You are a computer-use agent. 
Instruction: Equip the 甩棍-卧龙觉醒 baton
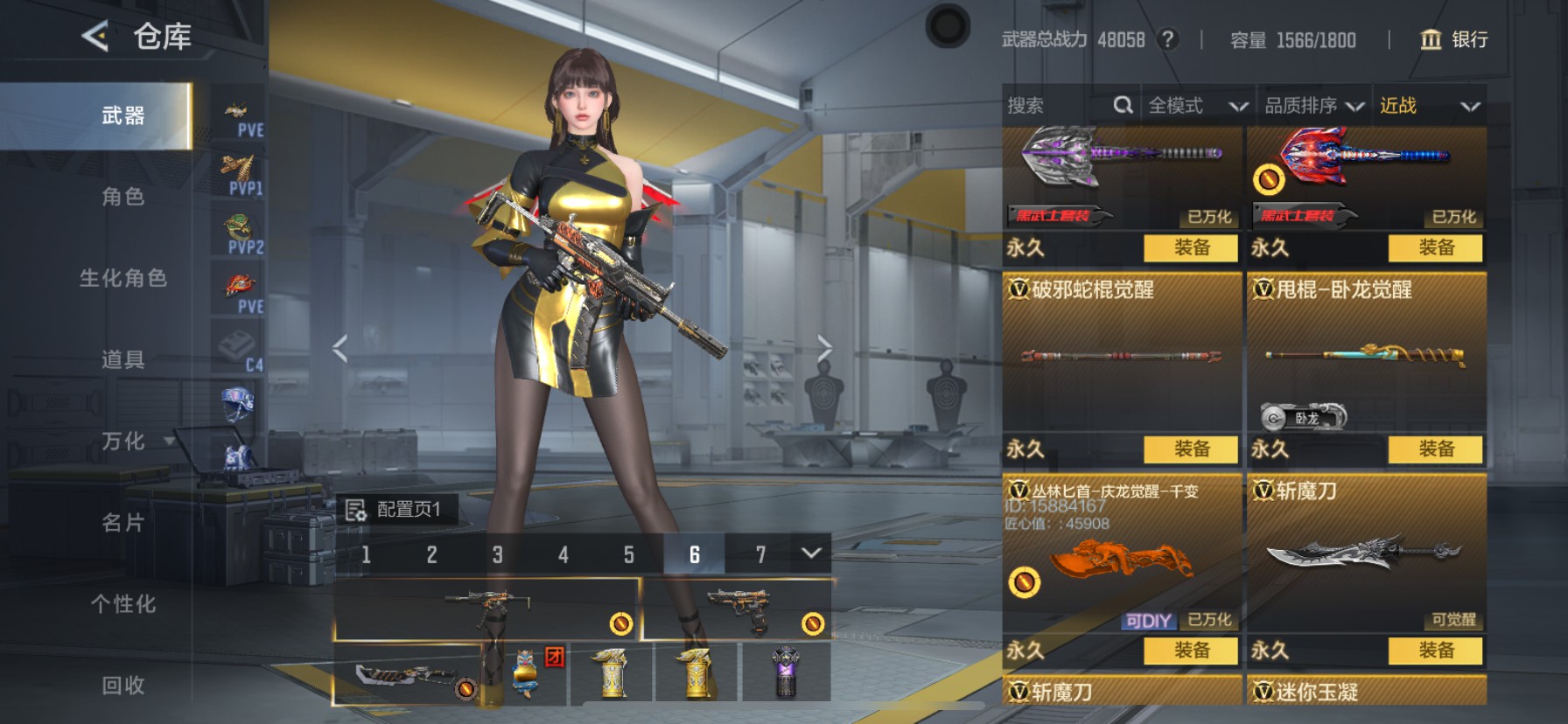[x=1435, y=449]
